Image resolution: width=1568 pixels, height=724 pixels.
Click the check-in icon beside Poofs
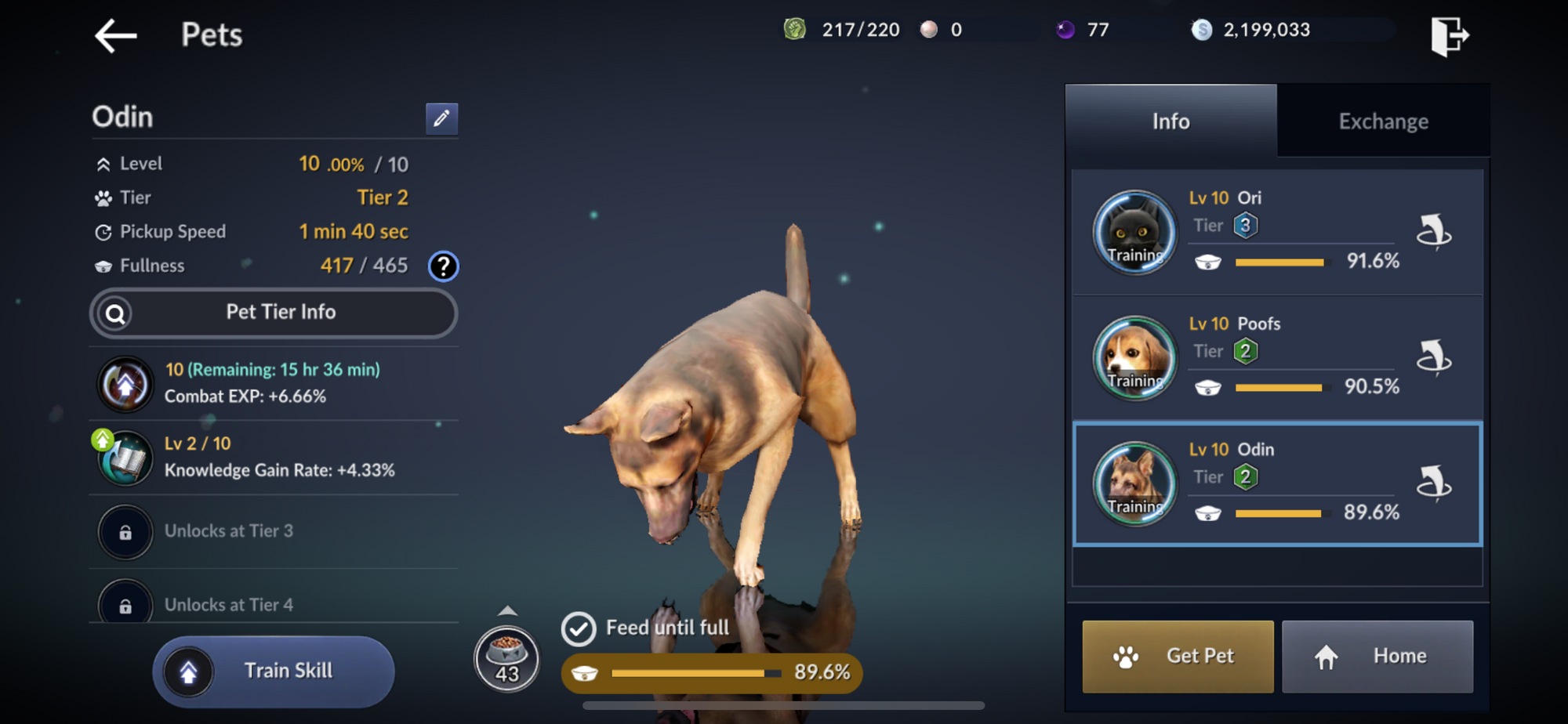click(x=1434, y=358)
